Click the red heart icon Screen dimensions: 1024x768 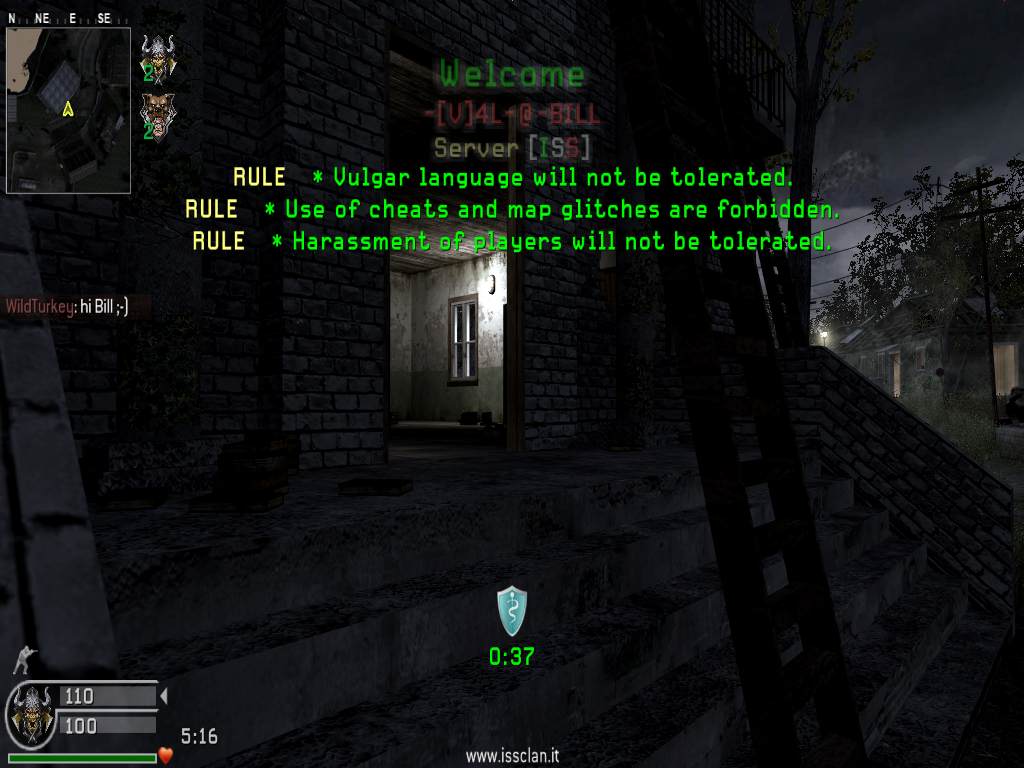(x=166, y=755)
